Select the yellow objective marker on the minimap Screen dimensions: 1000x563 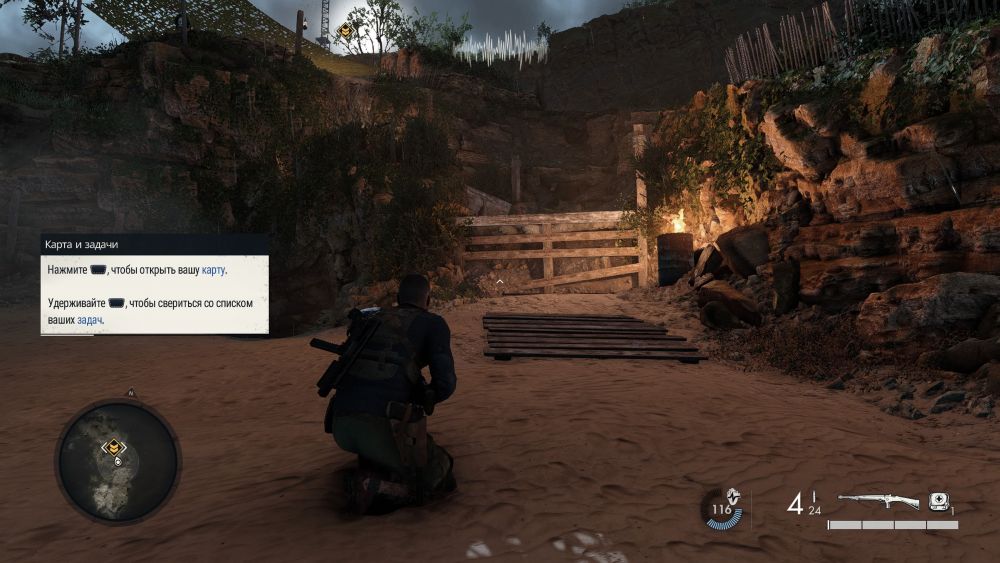[115, 447]
